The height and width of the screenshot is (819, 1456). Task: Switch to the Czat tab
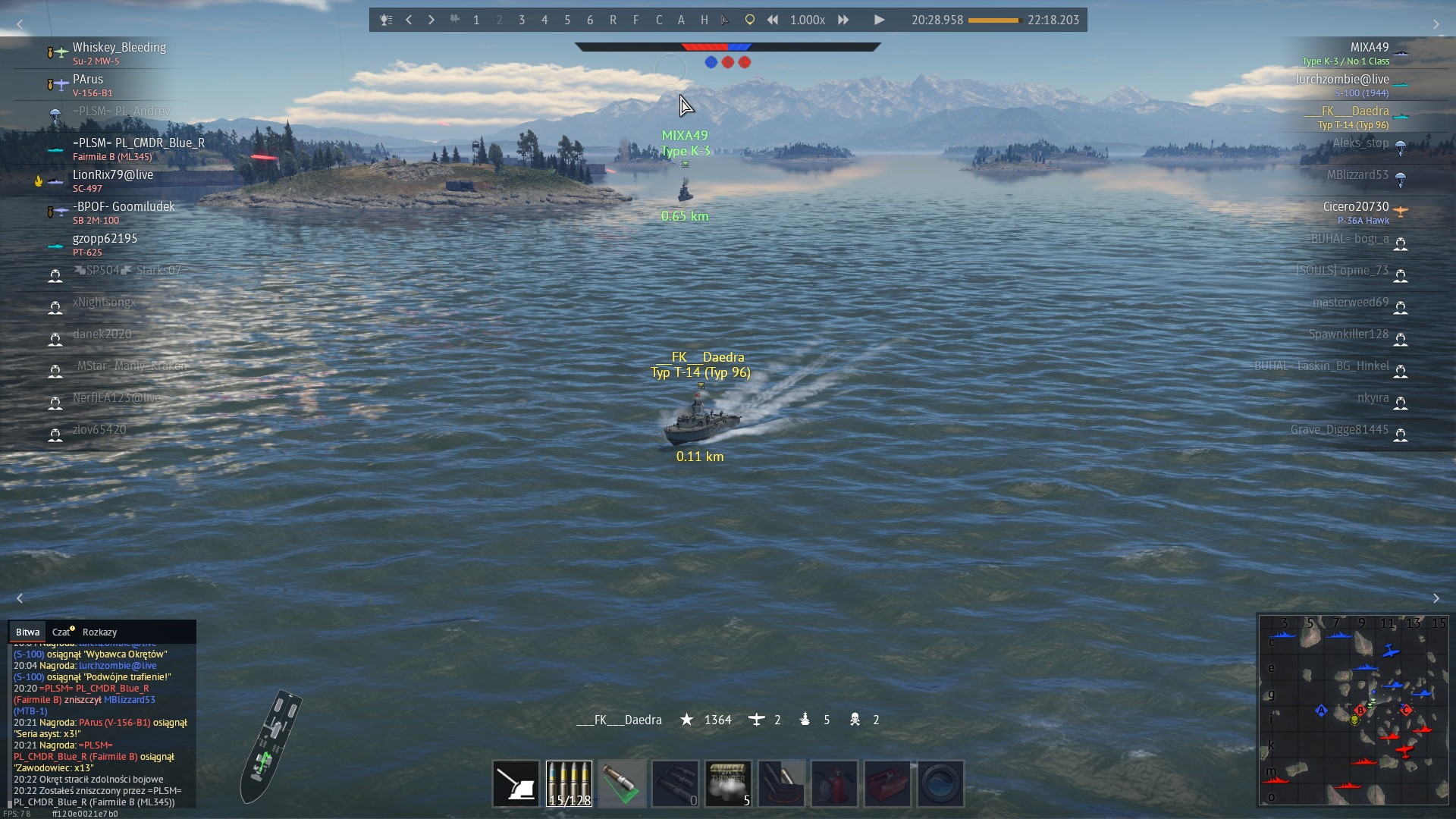pos(61,632)
